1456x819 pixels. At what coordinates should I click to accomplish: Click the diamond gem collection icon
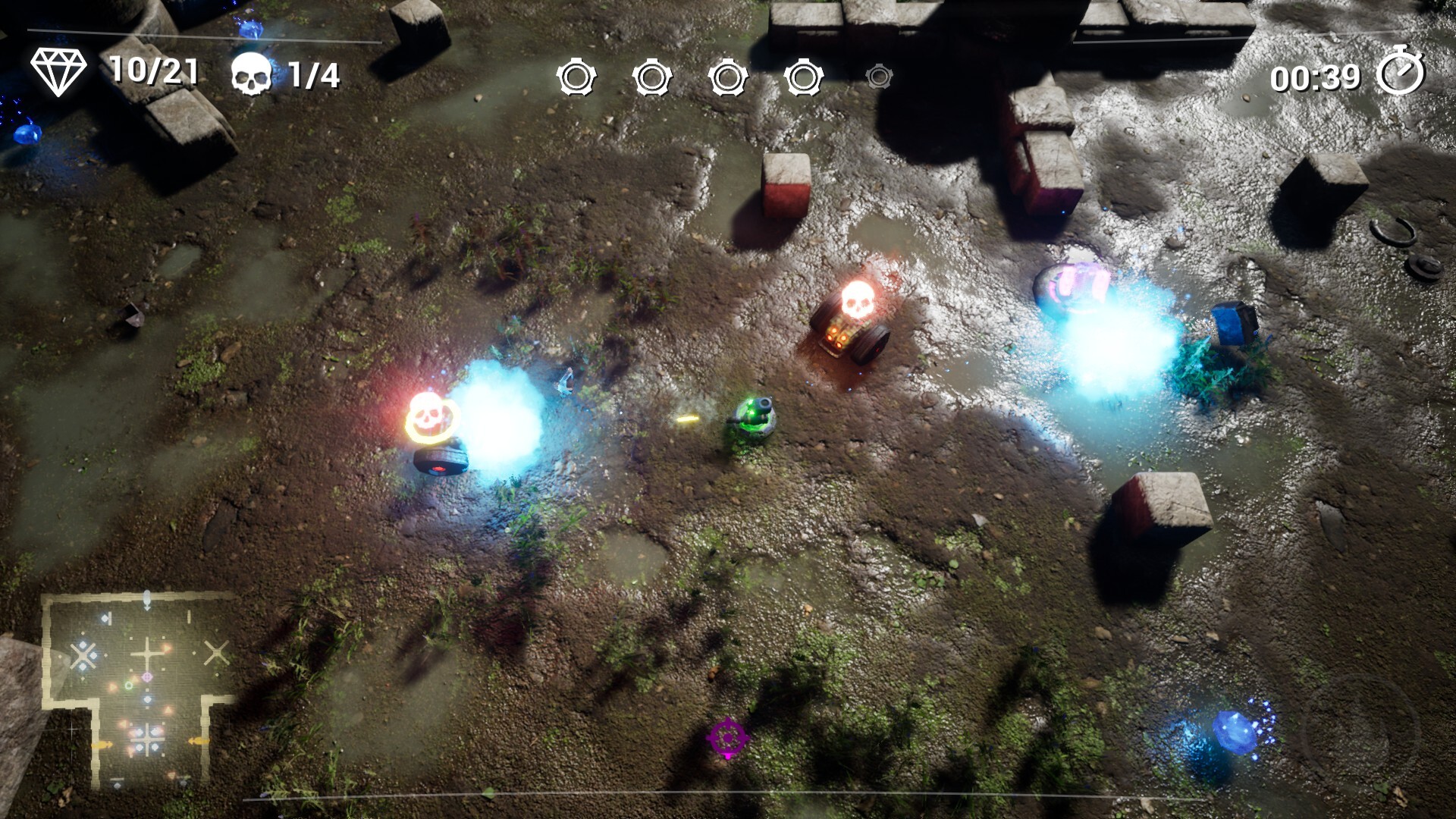58,72
